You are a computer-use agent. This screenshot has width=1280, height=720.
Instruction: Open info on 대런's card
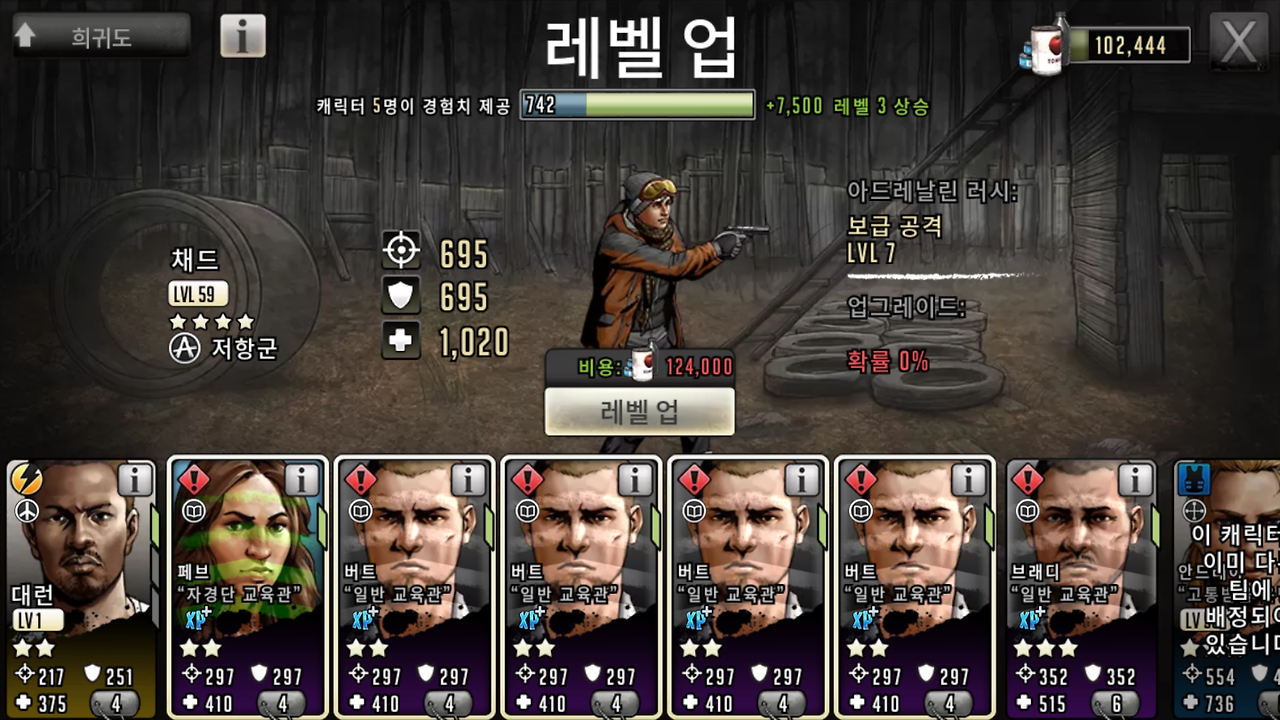(x=134, y=481)
